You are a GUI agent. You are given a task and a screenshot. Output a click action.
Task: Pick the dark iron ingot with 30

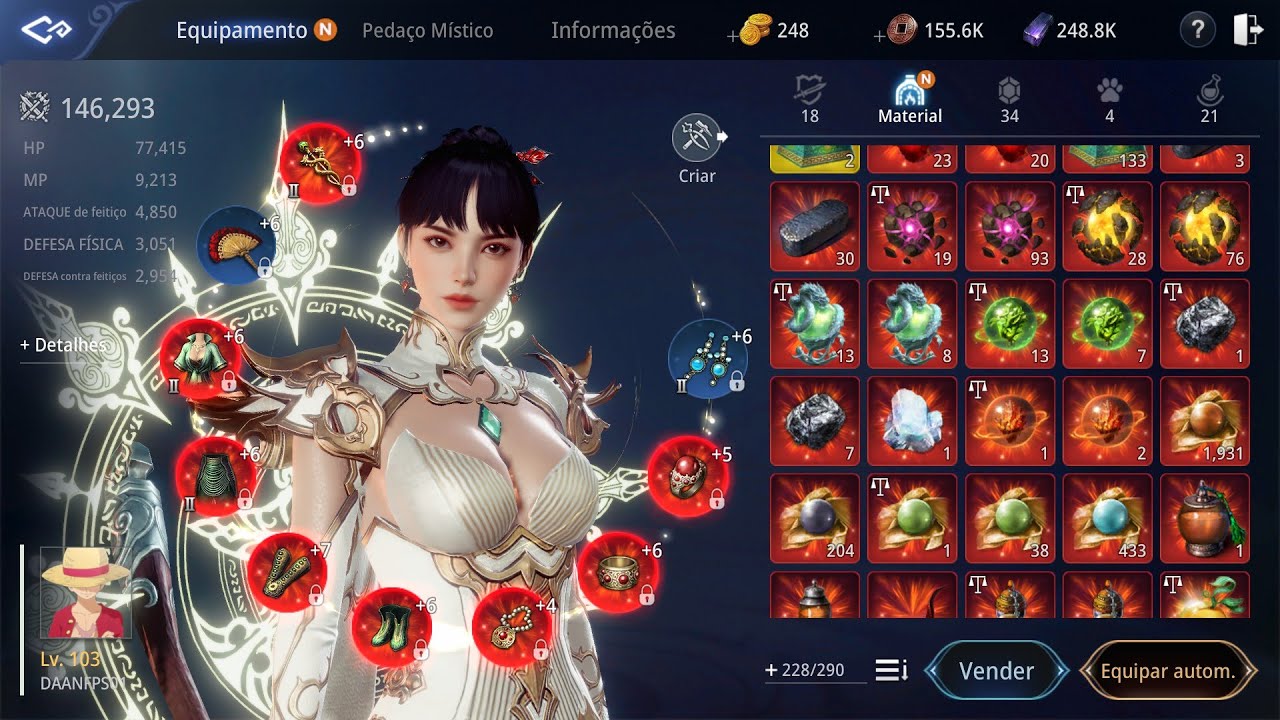pos(815,226)
